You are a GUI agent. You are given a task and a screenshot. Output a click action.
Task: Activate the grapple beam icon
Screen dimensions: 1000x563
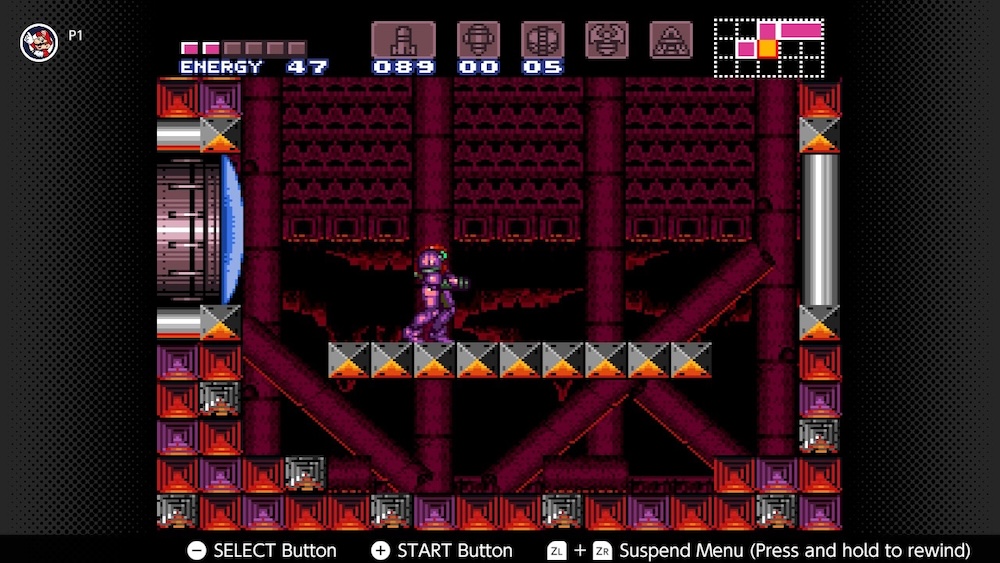click(x=607, y=40)
